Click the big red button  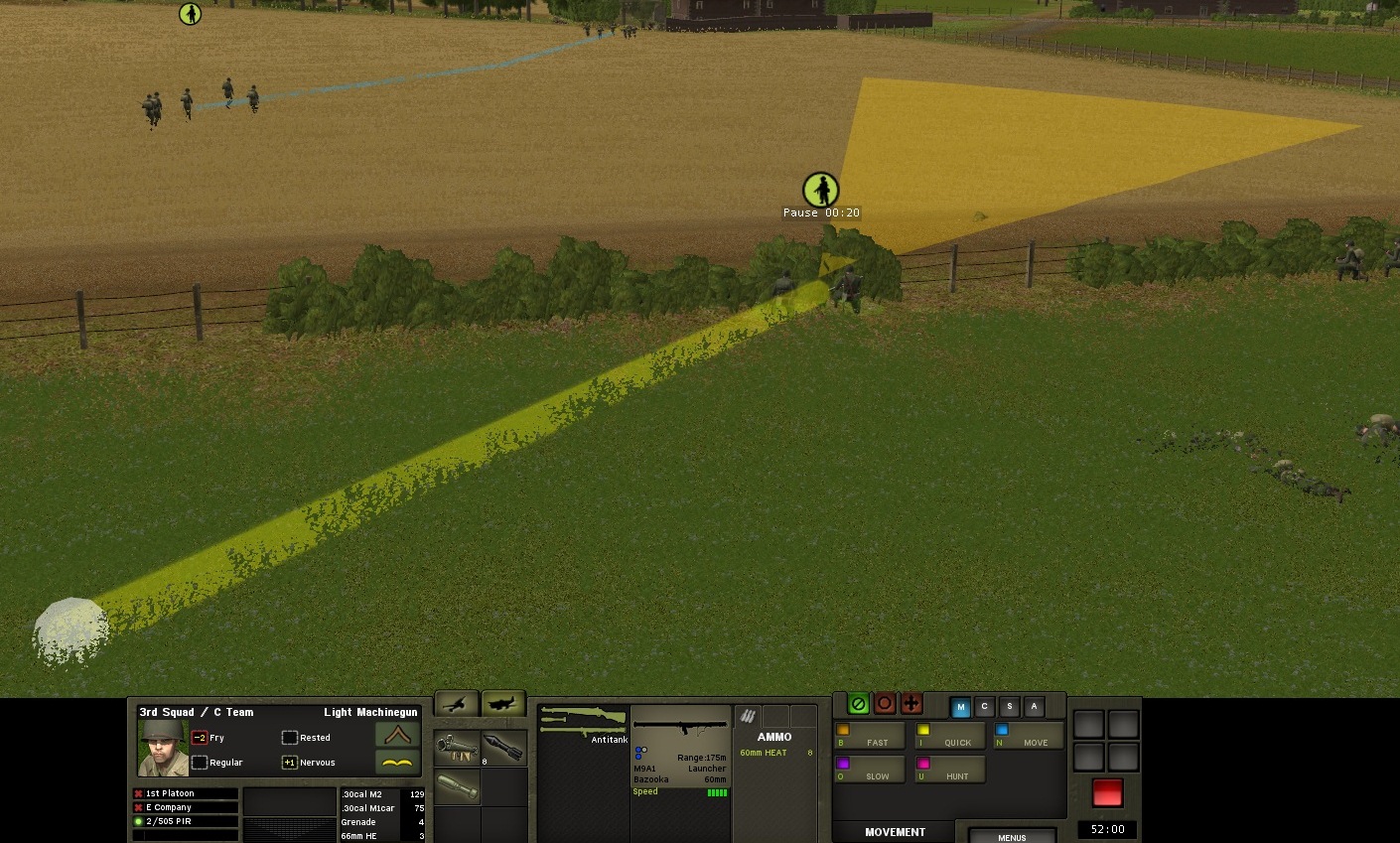coord(1107,792)
